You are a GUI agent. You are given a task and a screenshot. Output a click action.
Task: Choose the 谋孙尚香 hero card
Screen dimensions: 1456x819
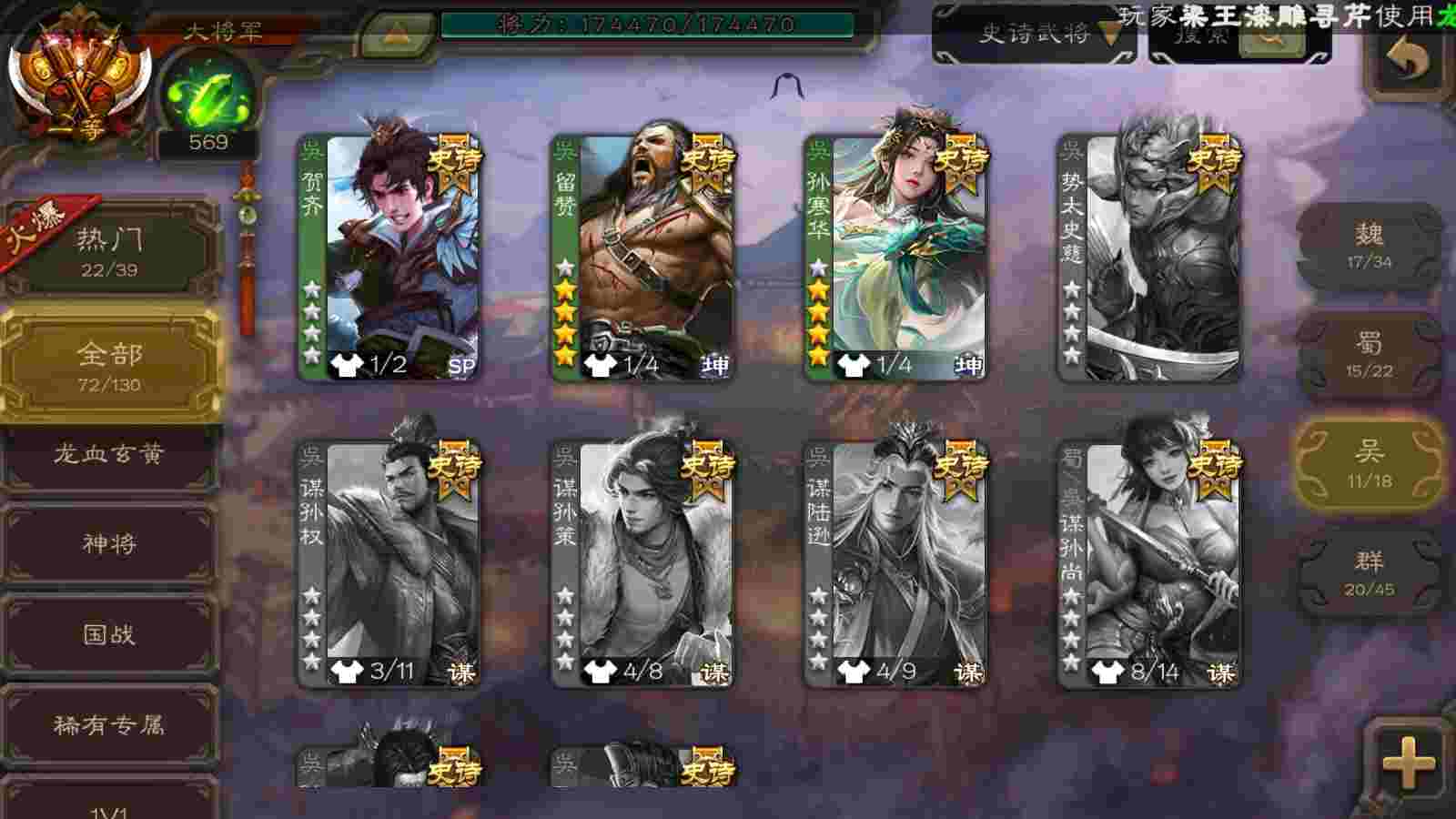[1149, 564]
